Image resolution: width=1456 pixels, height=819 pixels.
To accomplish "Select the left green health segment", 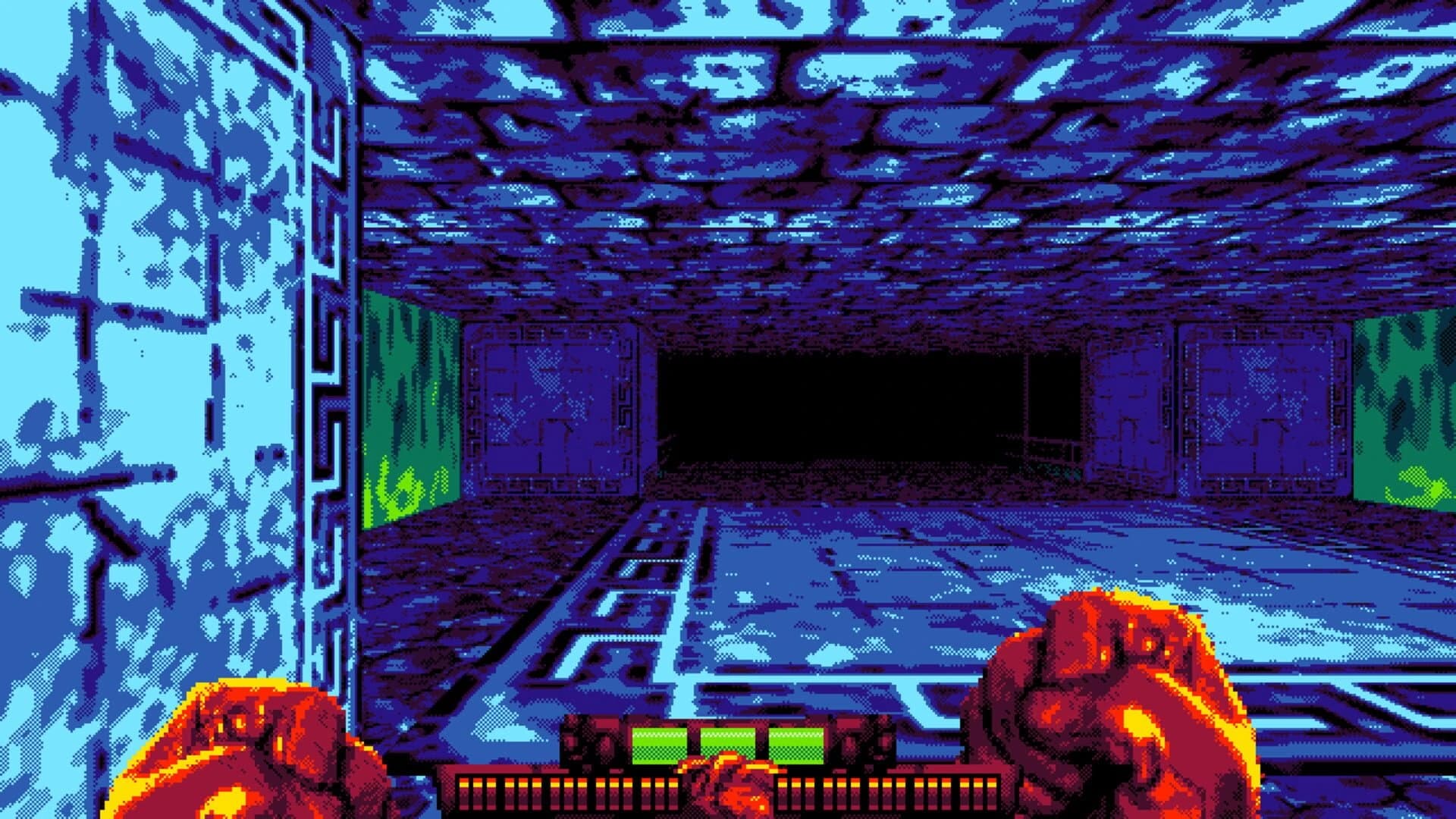I will (x=659, y=743).
